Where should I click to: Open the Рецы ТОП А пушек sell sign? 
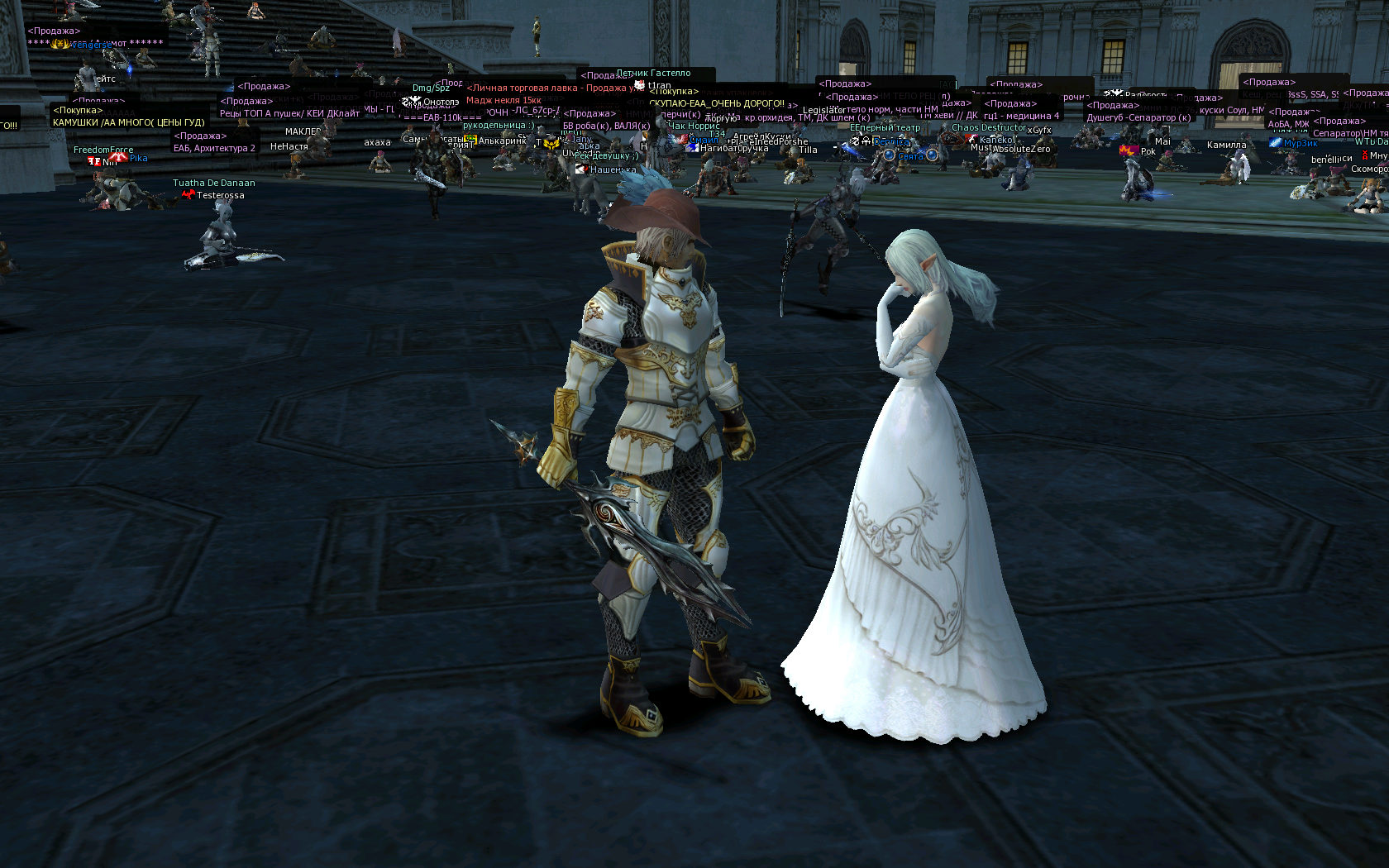tap(289, 113)
